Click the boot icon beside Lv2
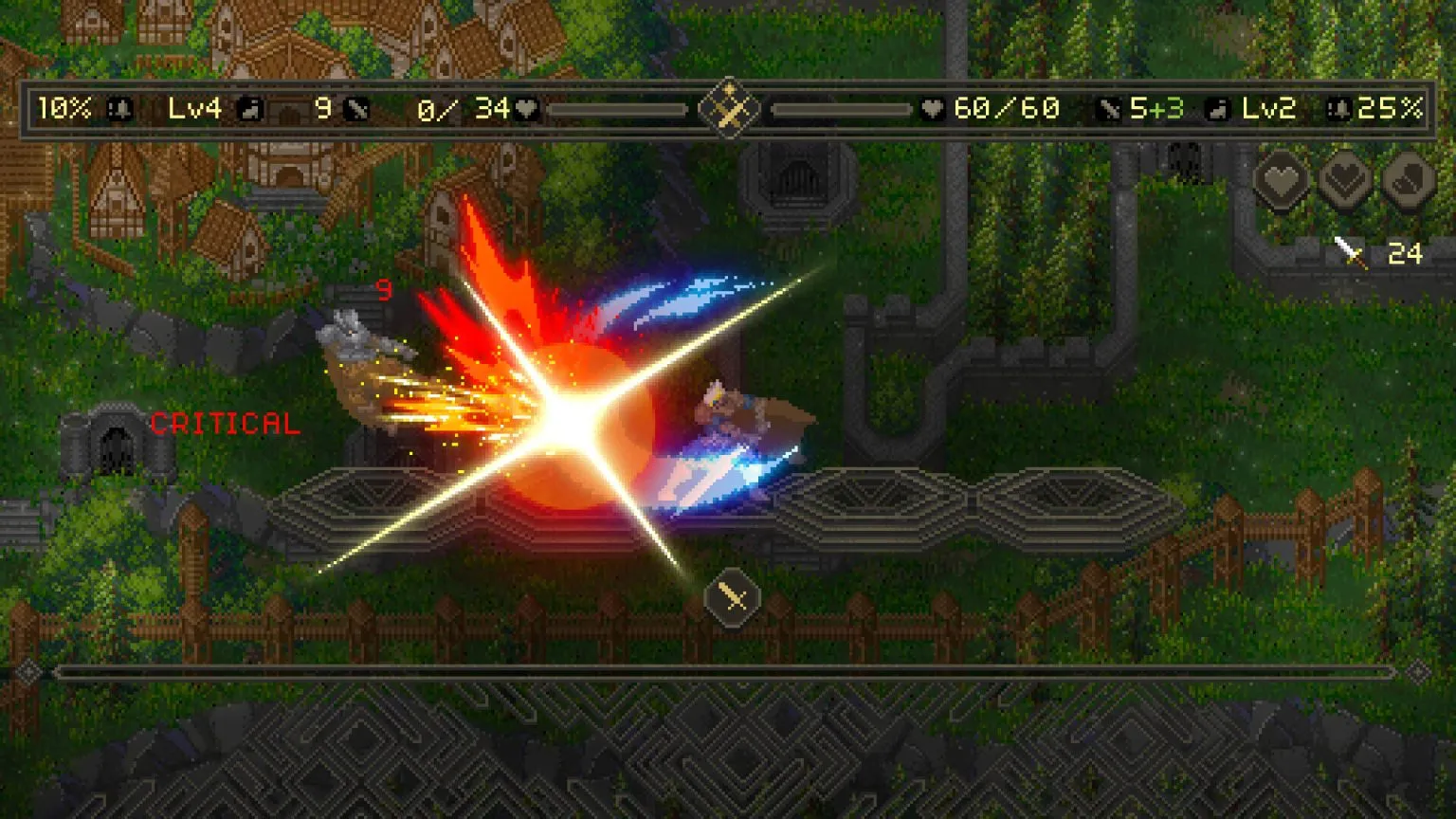Screen dimensions: 1456x819 click(x=1216, y=108)
